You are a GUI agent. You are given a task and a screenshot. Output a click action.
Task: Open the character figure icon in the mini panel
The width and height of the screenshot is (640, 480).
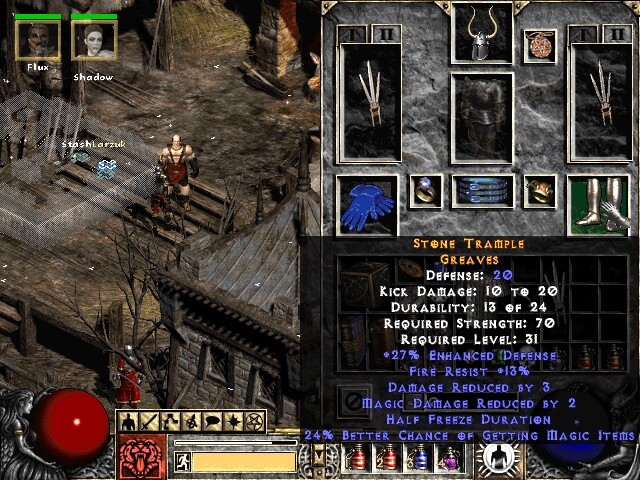click(x=130, y=420)
